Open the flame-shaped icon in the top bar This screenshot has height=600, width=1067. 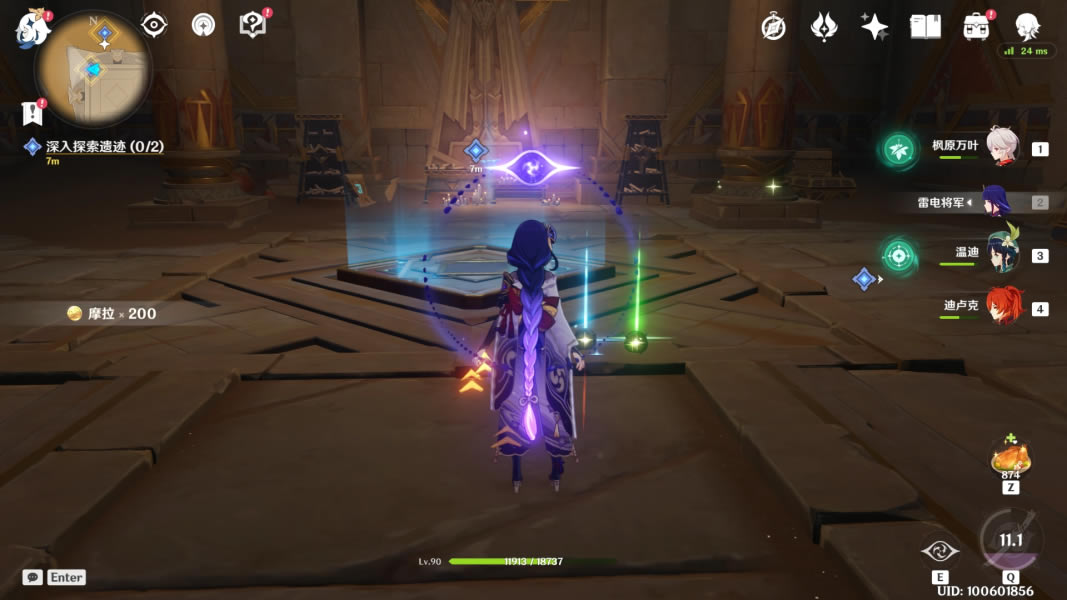click(823, 27)
